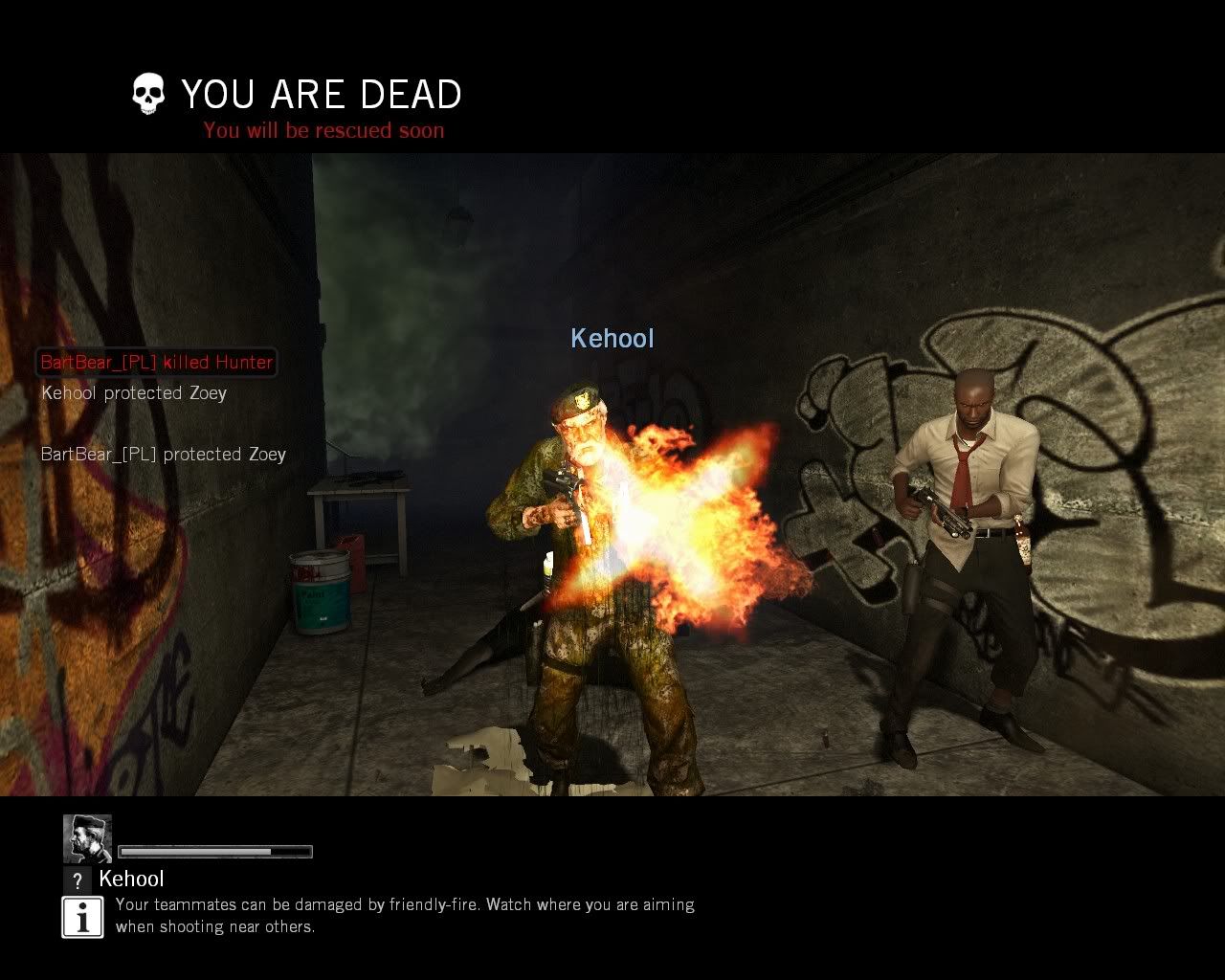Screen dimensions: 1225x980
Task: Toggle the Kehool protected Zoey message
Action: tap(133, 392)
